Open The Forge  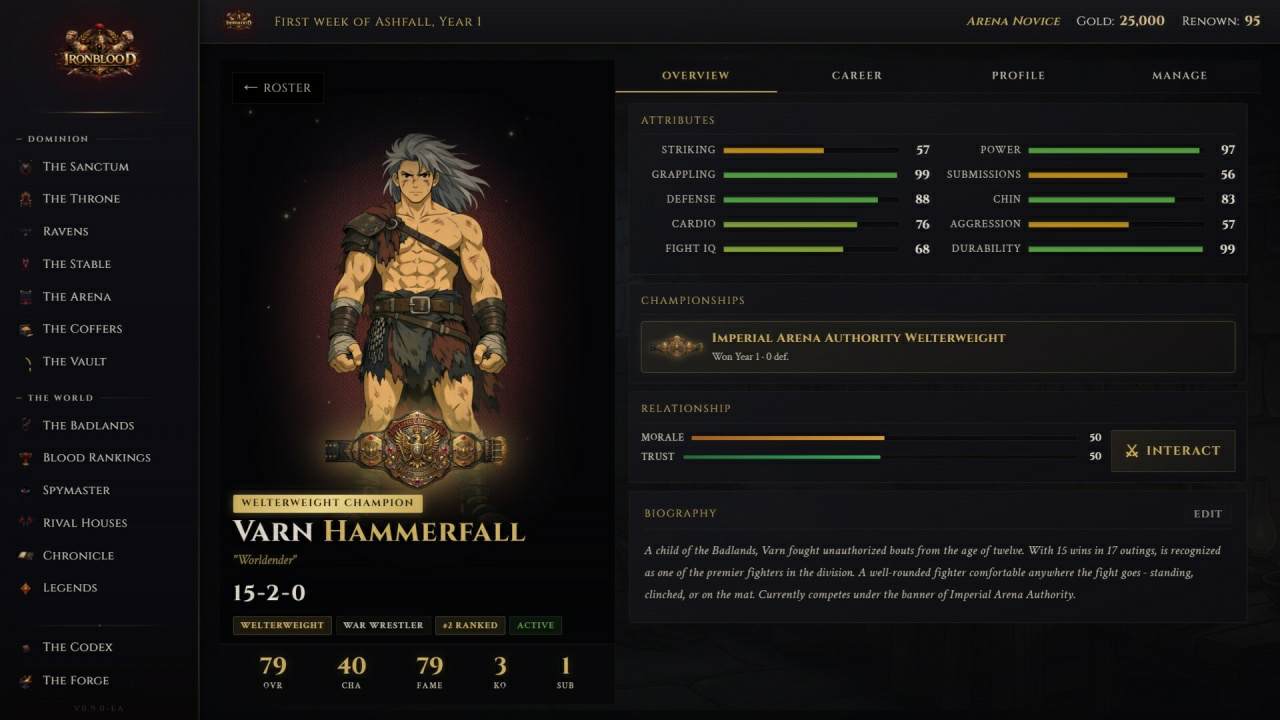tap(75, 681)
